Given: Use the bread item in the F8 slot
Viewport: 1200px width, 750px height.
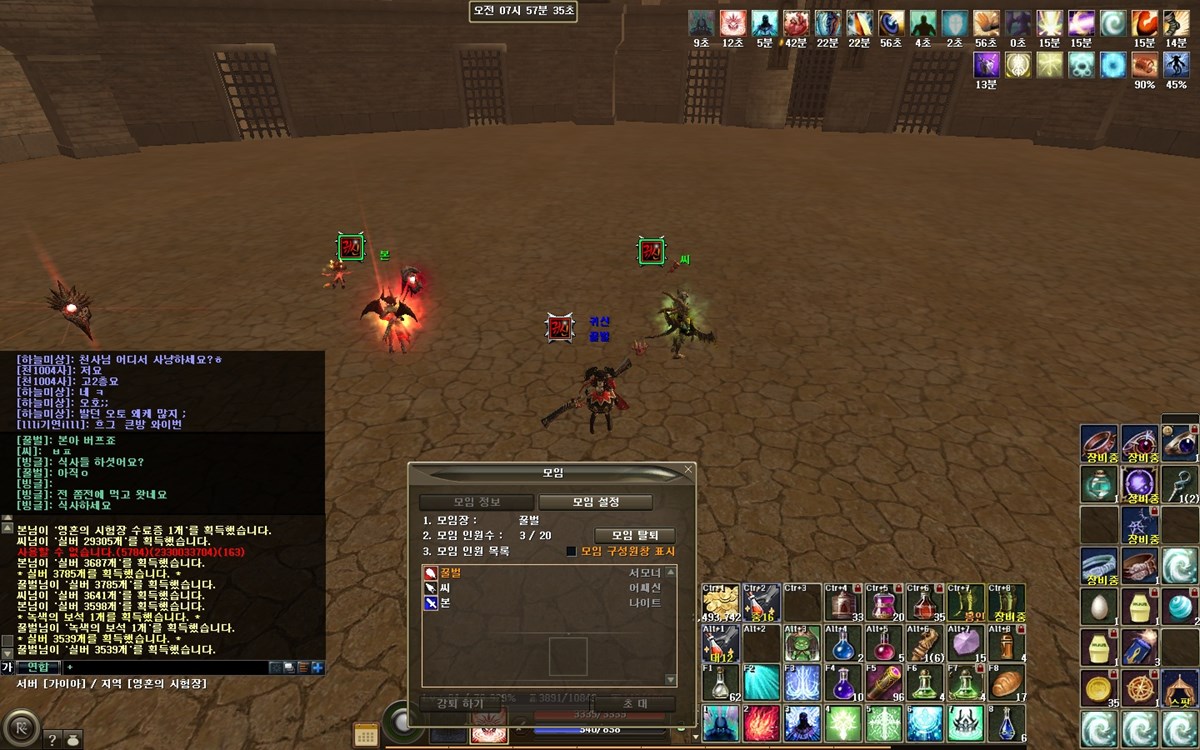Looking at the screenshot, I should click(1008, 683).
